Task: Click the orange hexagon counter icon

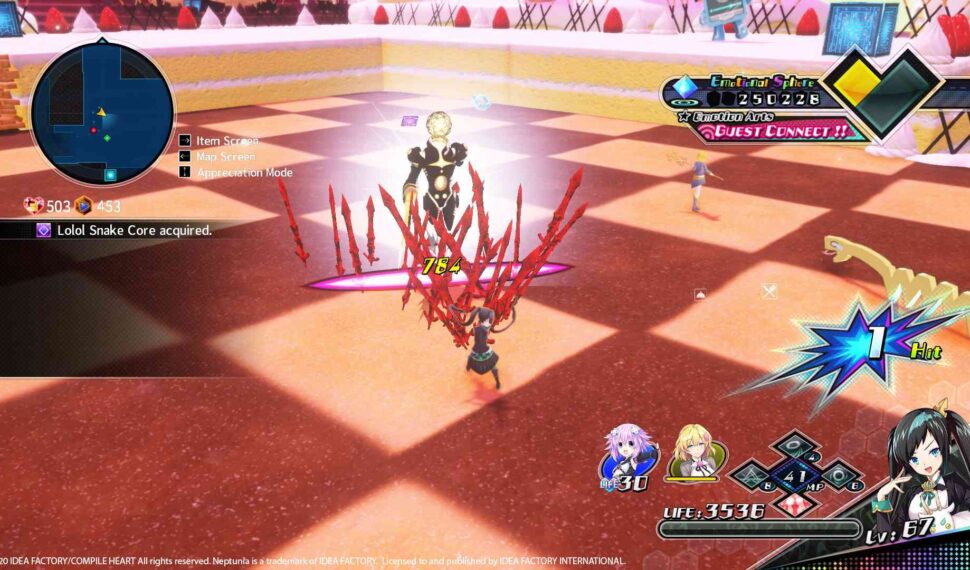Action: [x=84, y=206]
